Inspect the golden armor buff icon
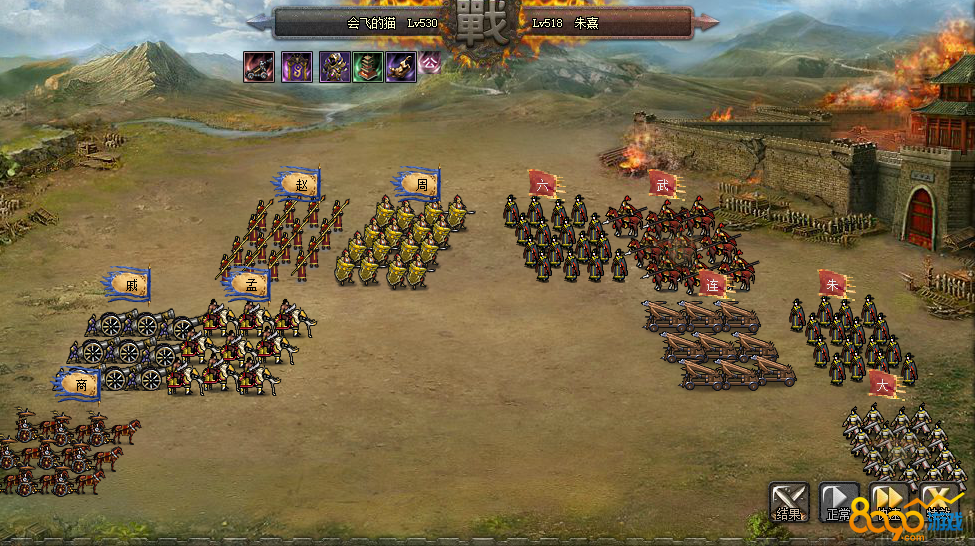The width and height of the screenshot is (975, 546). pos(334,67)
